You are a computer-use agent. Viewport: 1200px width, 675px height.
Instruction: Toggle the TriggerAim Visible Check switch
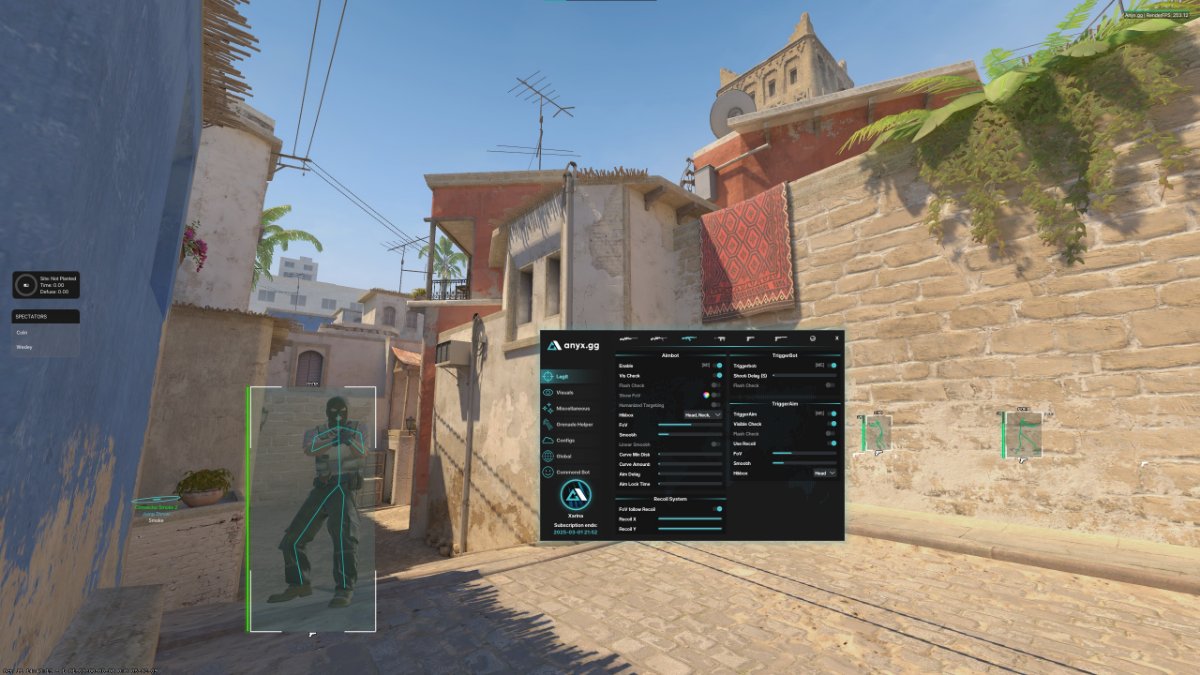(831, 424)
